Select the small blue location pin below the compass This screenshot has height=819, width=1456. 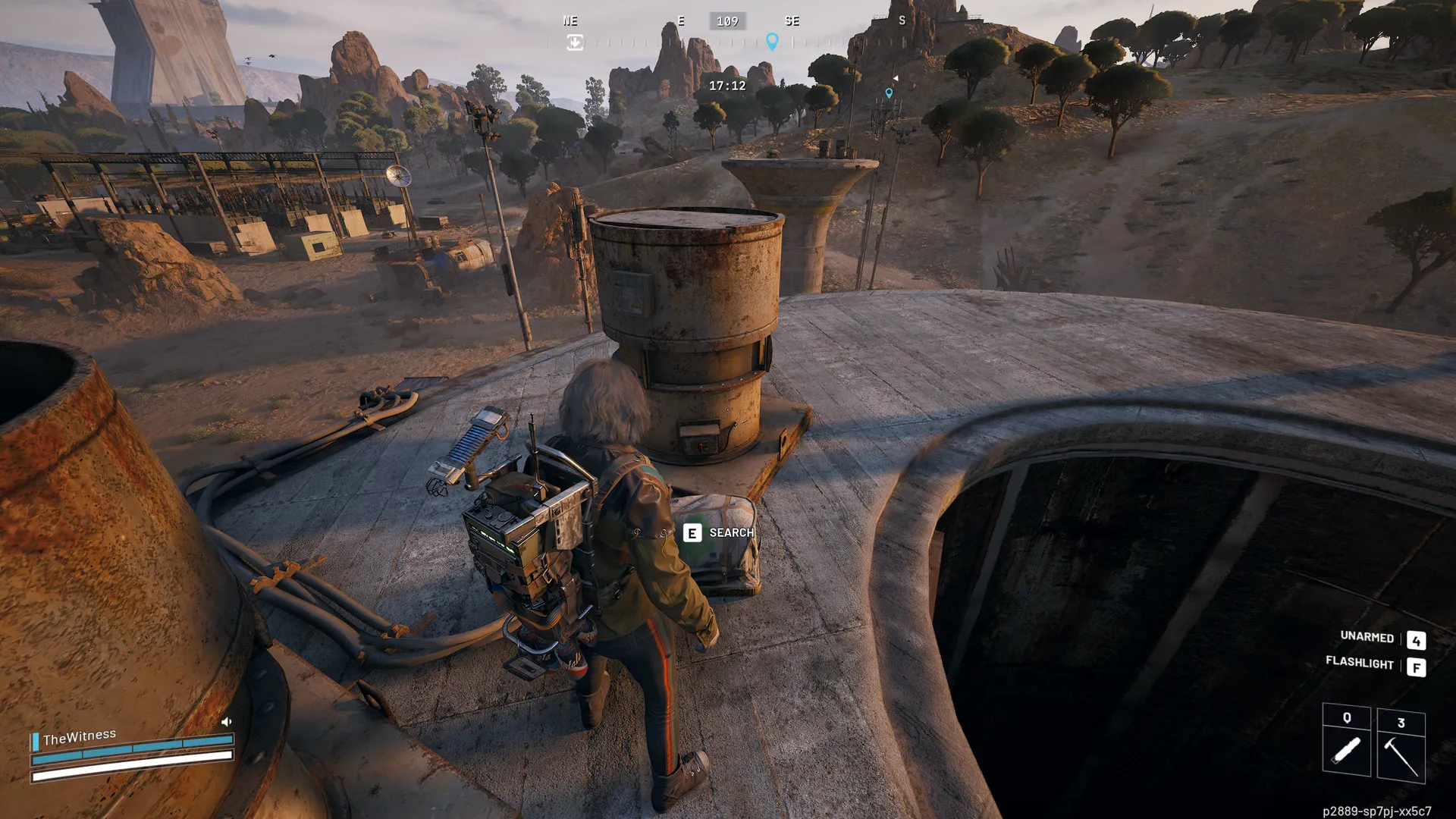click(x=889, y=93)
